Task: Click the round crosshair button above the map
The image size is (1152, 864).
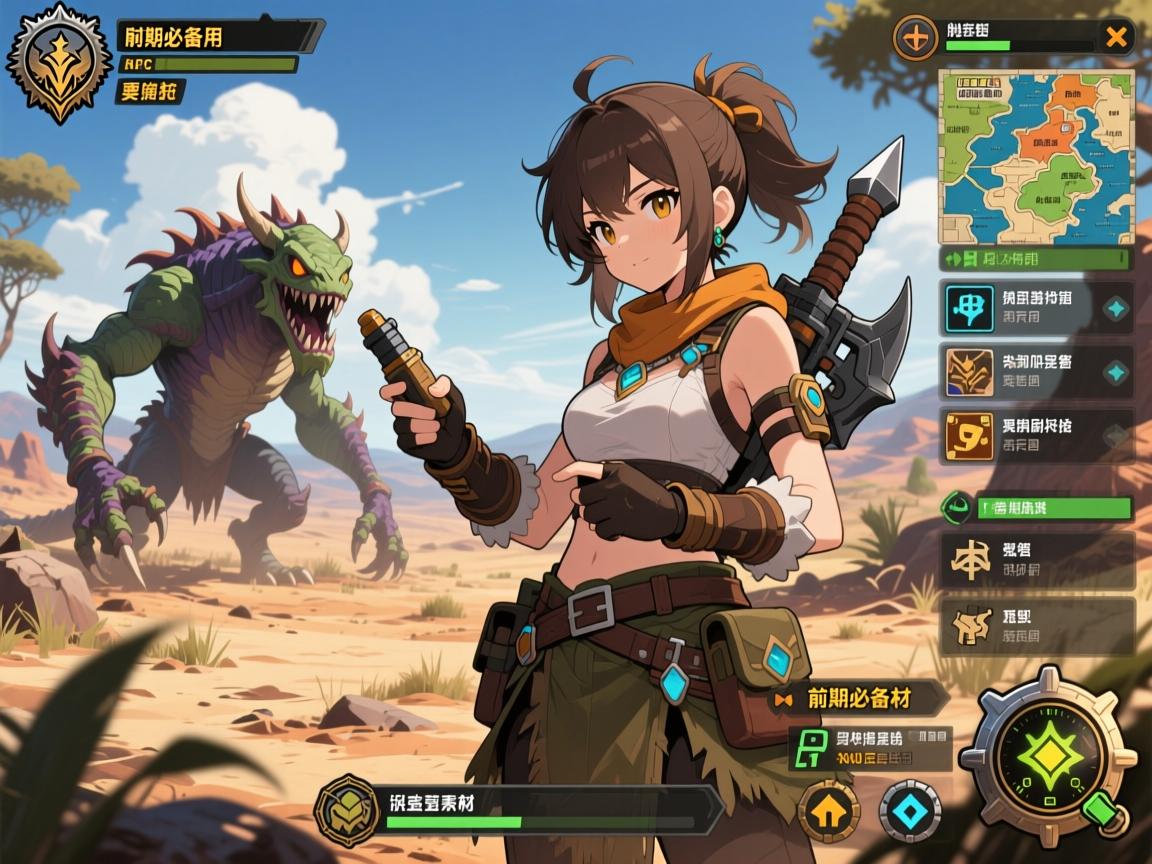Action: [x=915, y=39]
